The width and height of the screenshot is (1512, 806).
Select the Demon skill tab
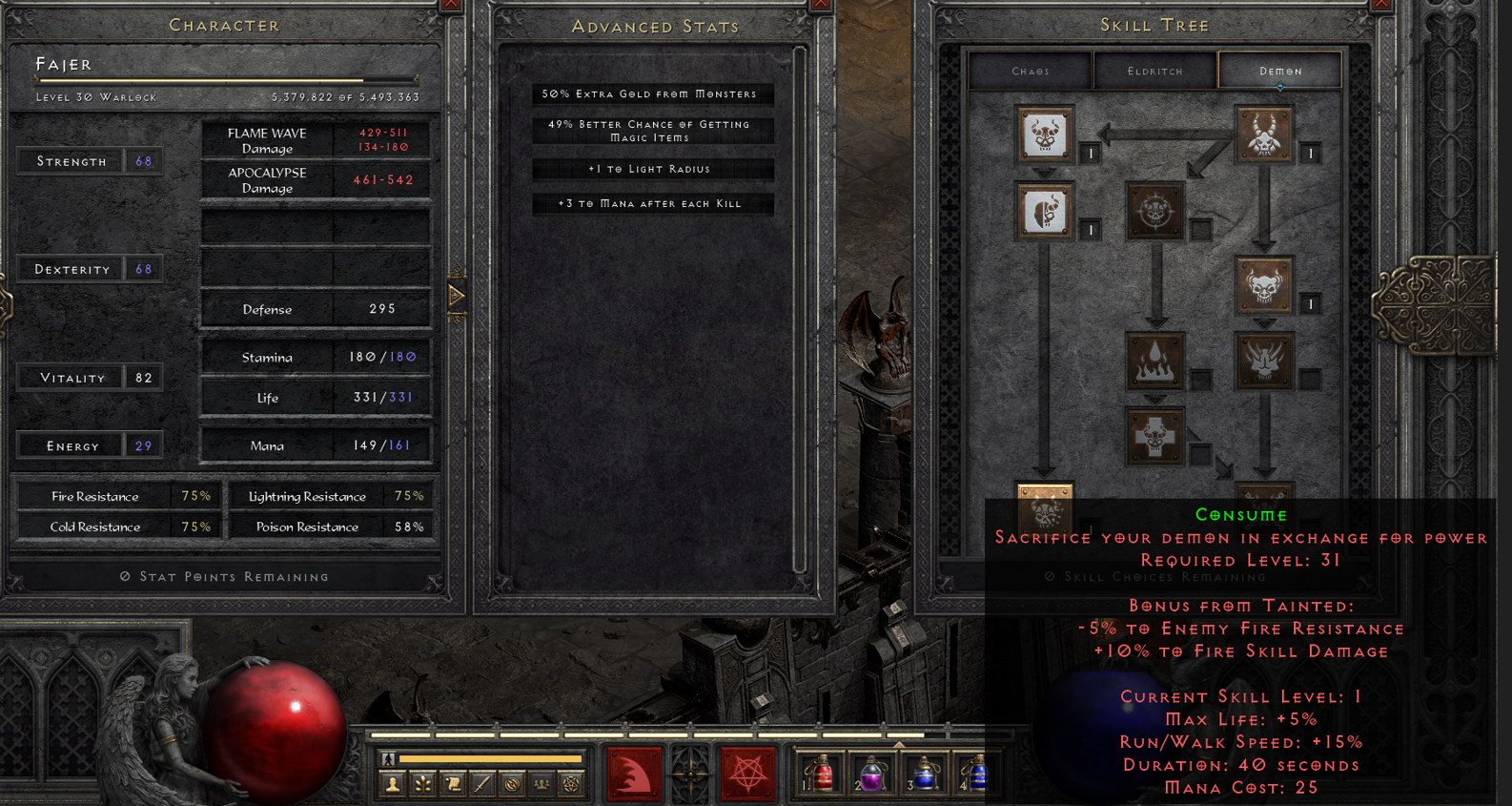pyautogui.click(x=1279, y=71)
